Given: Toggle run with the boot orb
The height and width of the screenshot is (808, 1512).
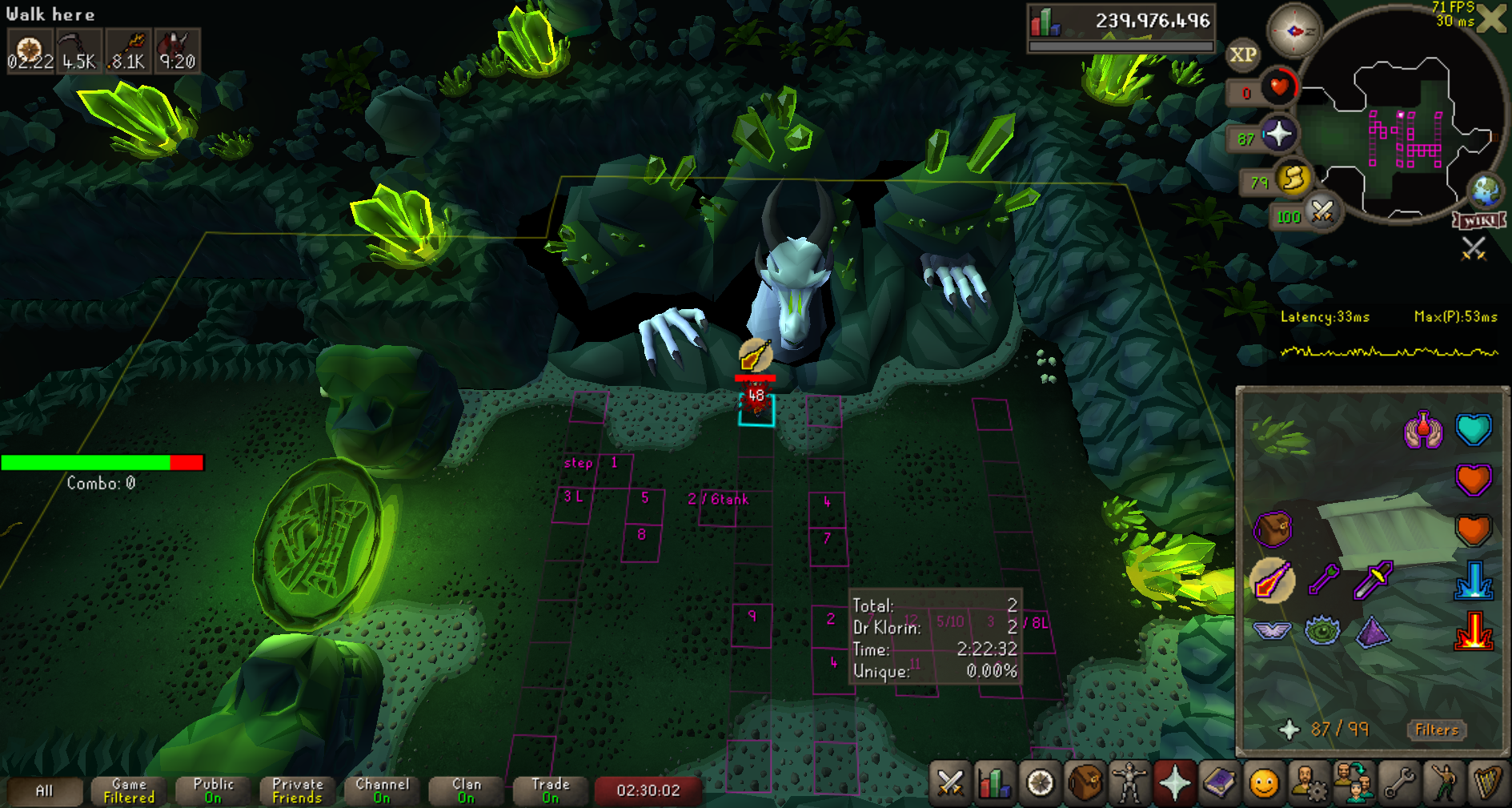Looking at the screenshot, I should [1292, 179].
